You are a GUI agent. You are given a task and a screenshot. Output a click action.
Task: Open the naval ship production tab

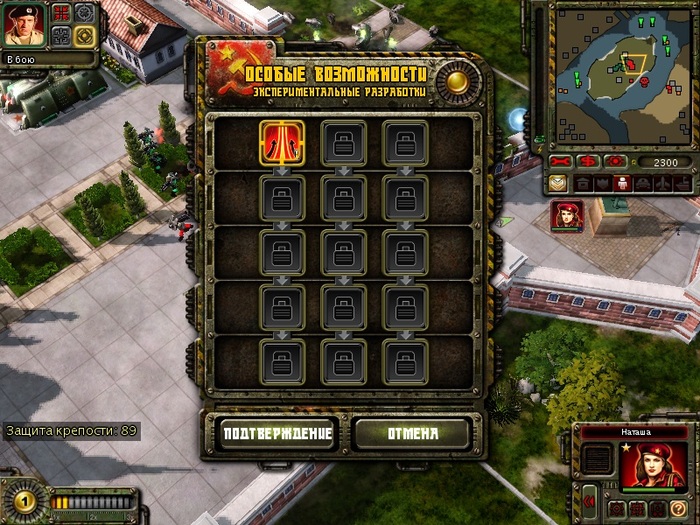(x=682, y=184)
